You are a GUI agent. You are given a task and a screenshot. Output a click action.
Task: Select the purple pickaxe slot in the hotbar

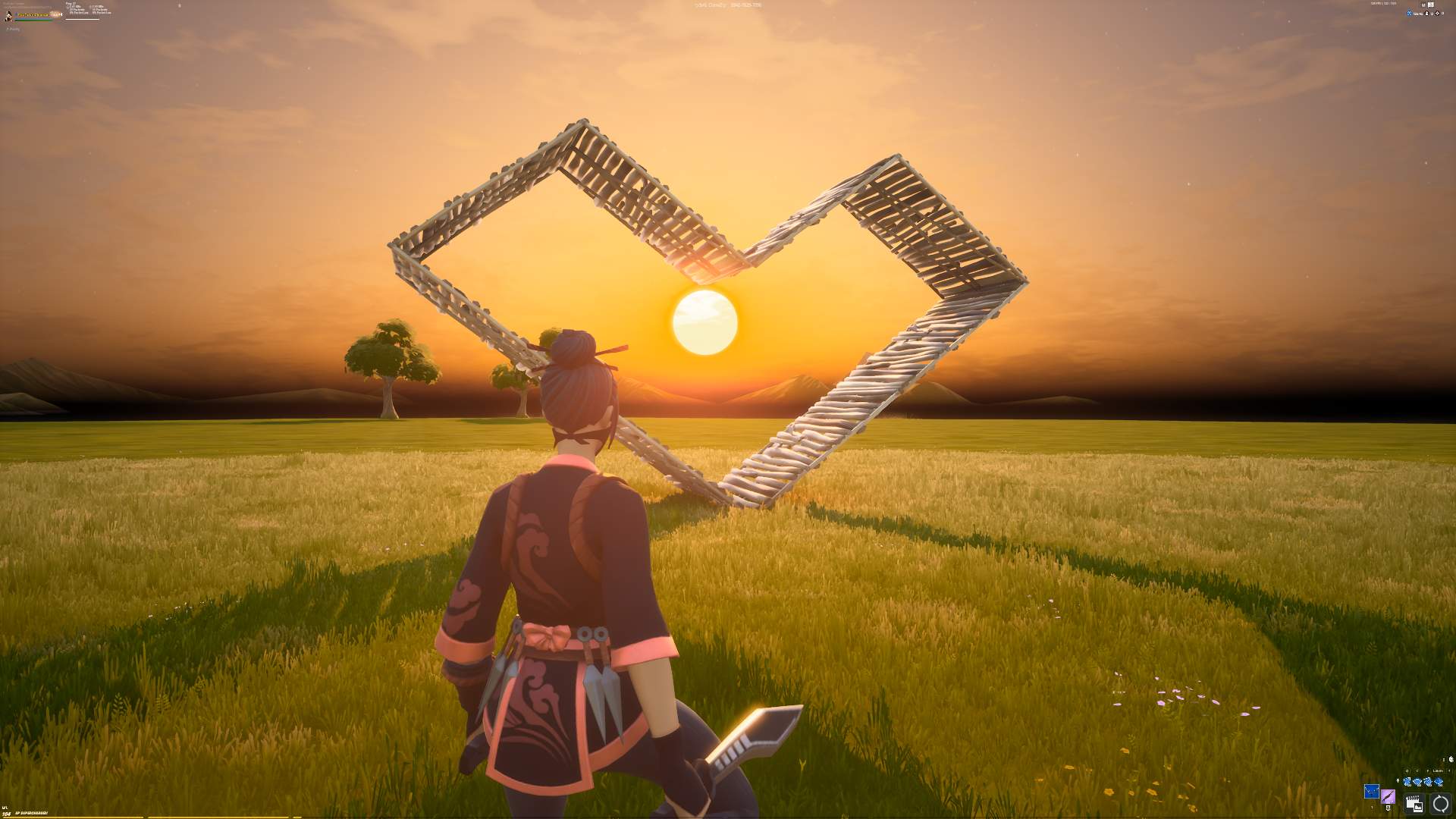1389,798
